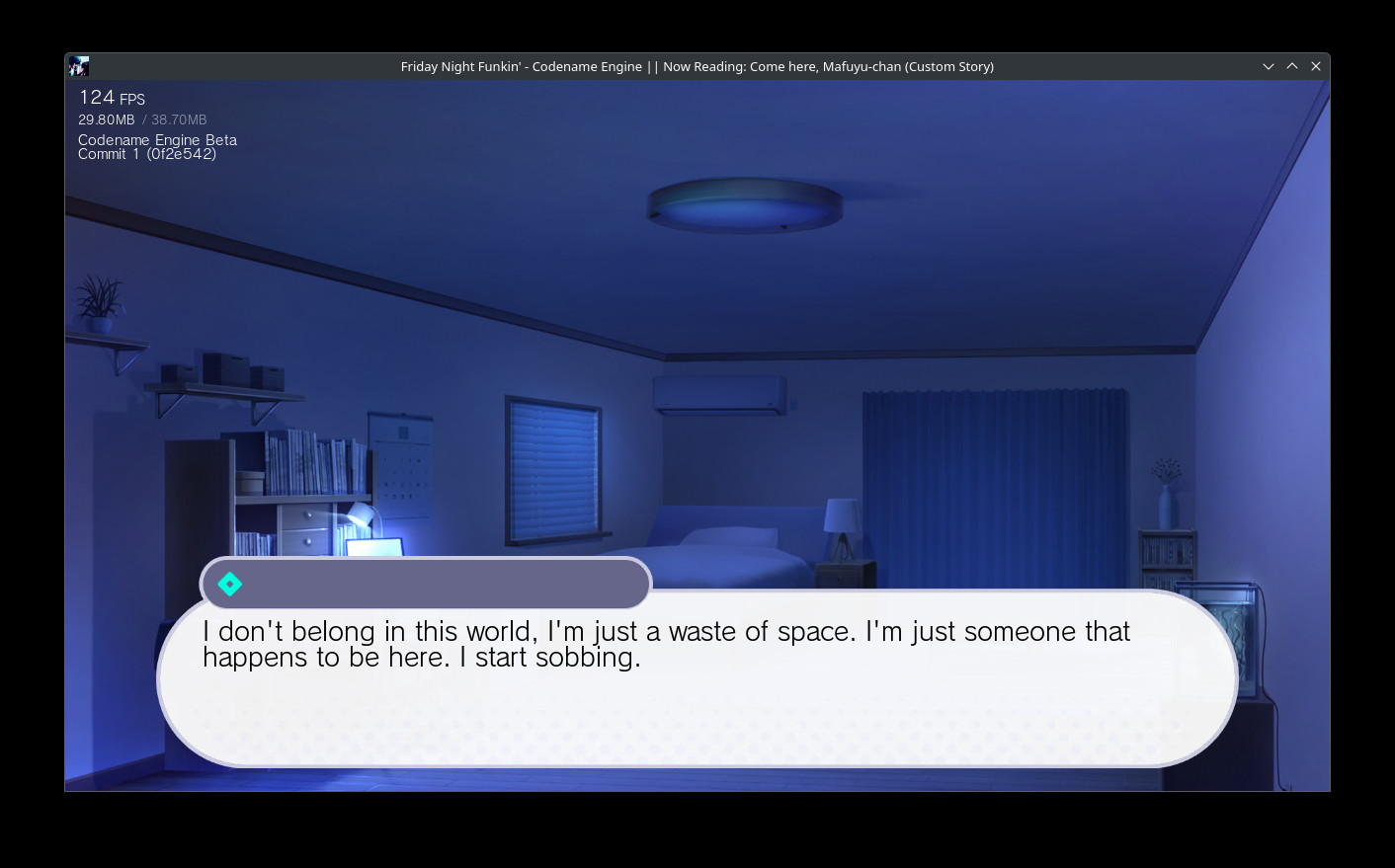Click the Friday Night Funkin' window icon
This screenshot has width=1395, height=868.
pyautogui.click(x=79, y=66)
